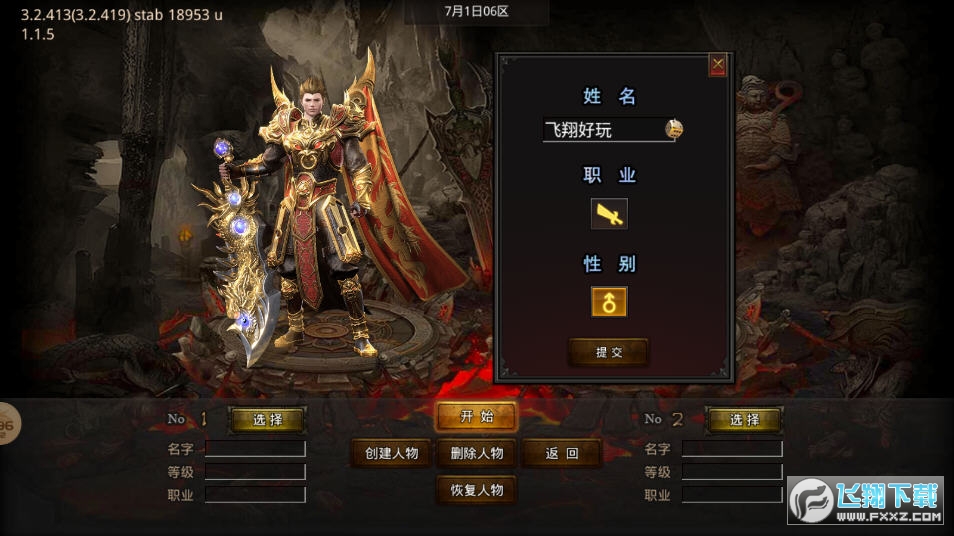The width and height of the screenshot is (954, 536).
Task: Choose the male gender icon
Action: pyautogui.click(x=609, y=301)
